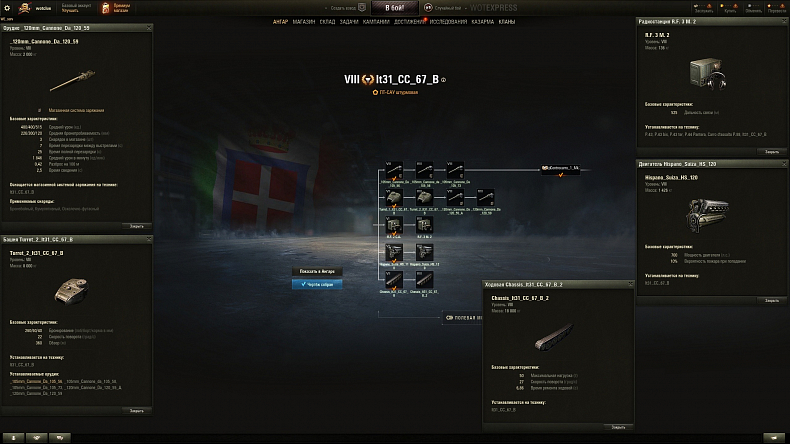Close the Chassis_It31_CC_67_B_2 info window
Viewport: 790px width, 444px height.
617,425
